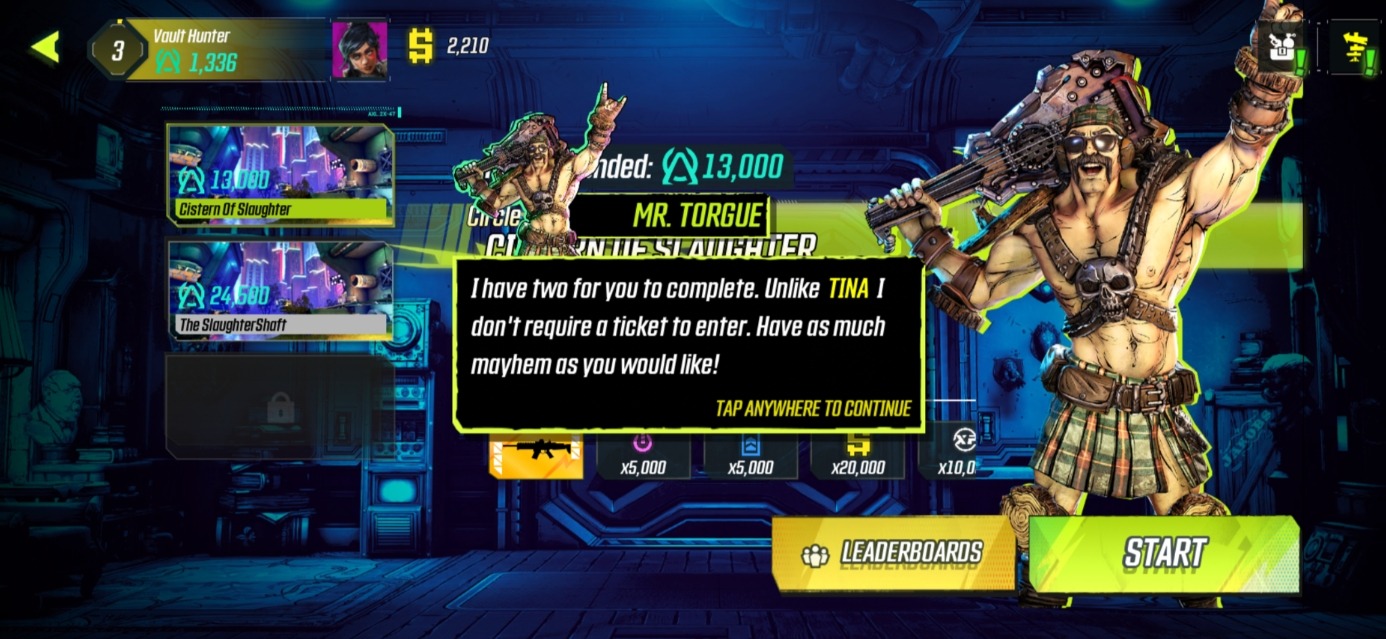1386x639 pixels.
Task: Continue Mr. Torgue's dialogue box
Action: [688, 343]
